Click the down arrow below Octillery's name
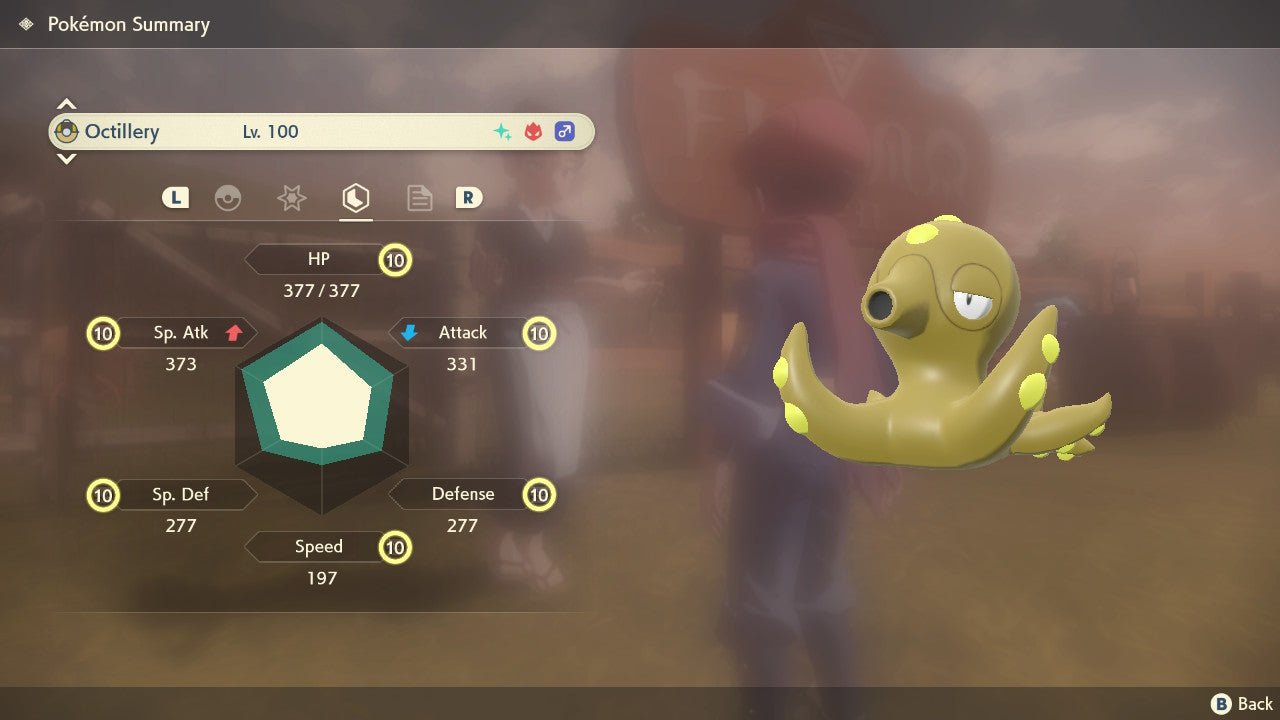Viewport: 1280px width, 720px height. point(66,158)
